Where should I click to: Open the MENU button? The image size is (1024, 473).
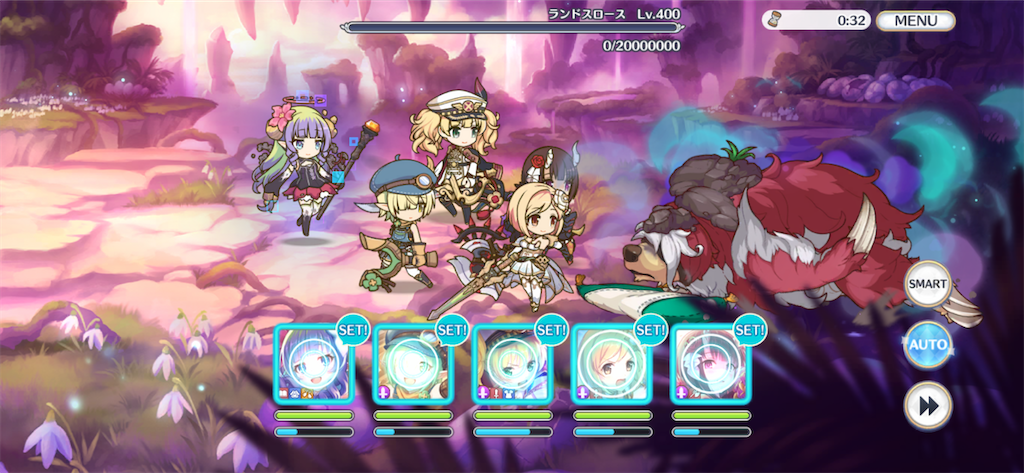coord(916,20)
